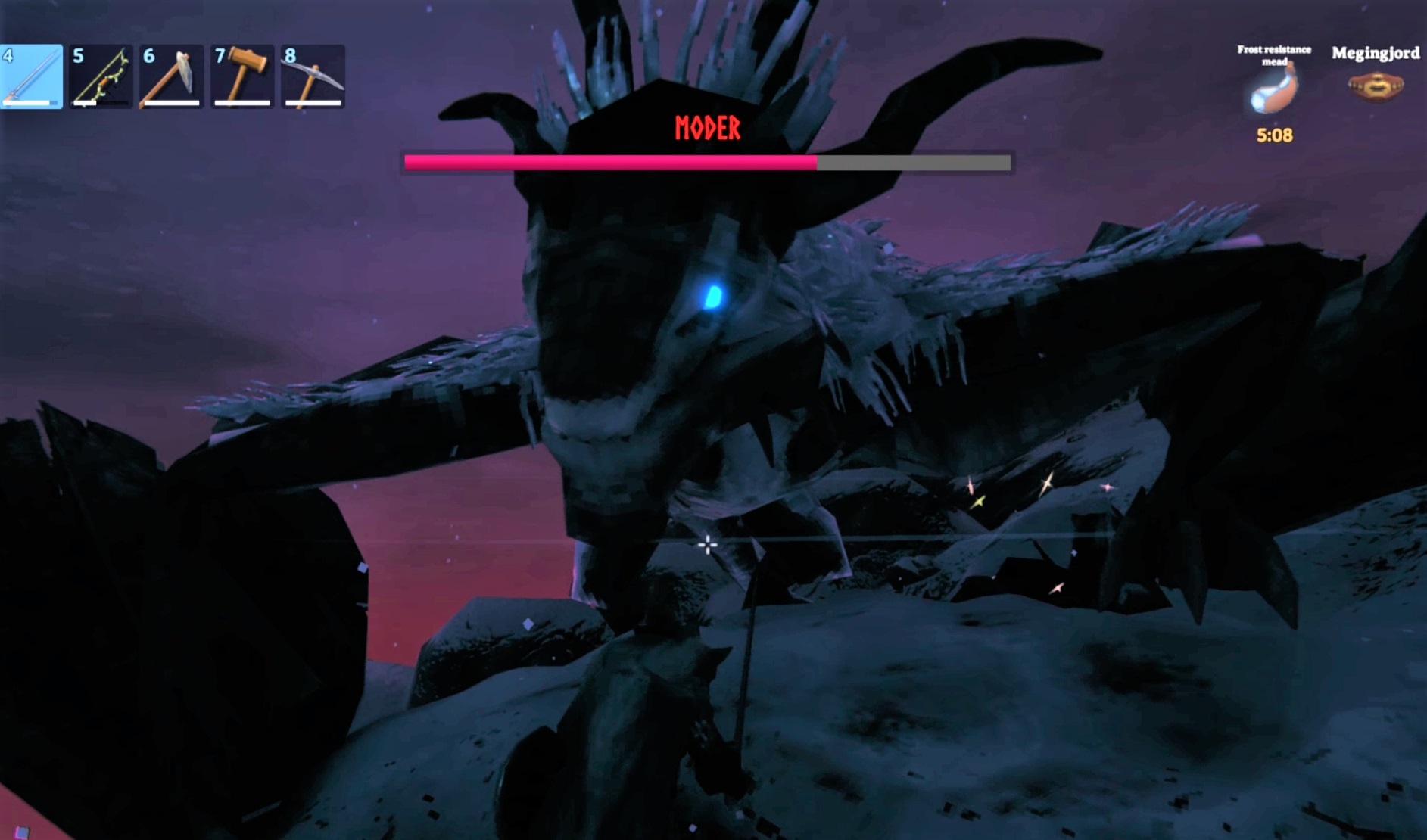
Task: Equip the pickaxe in hotbar slot 8
Action: click(313, 76)
